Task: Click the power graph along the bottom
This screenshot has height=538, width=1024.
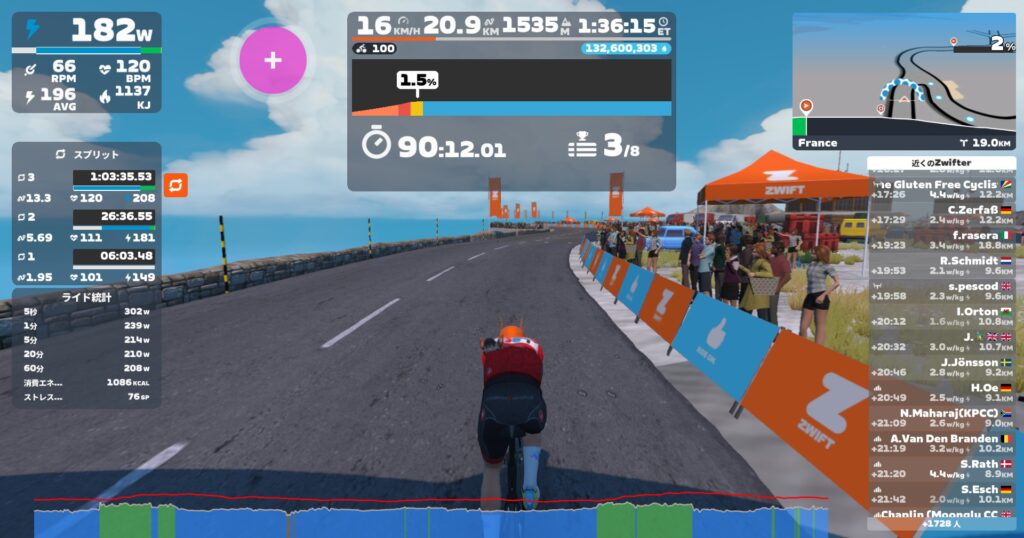Action: tap(430, 520)
